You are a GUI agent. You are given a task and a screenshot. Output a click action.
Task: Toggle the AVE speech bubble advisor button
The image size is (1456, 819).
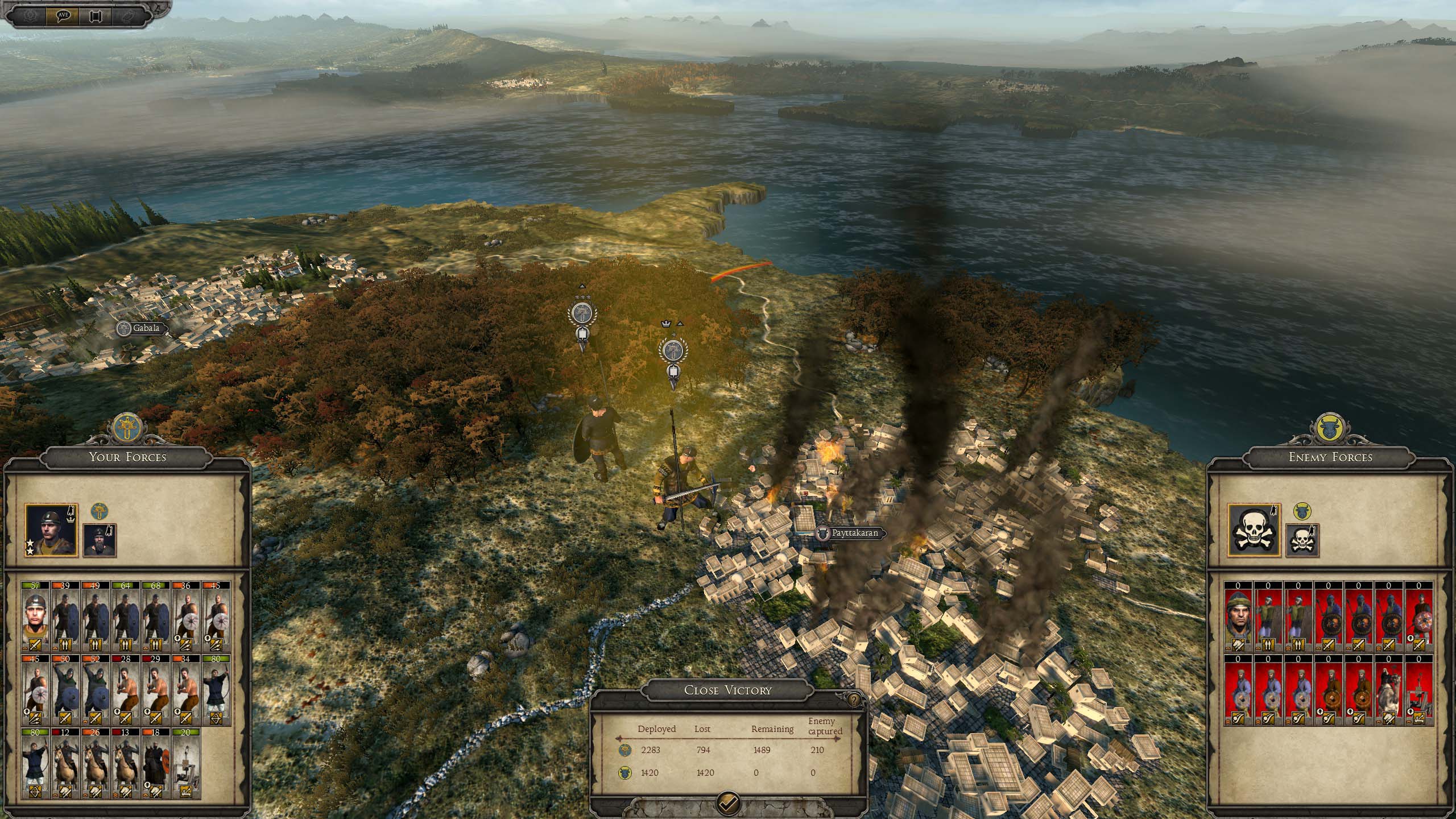63,15
